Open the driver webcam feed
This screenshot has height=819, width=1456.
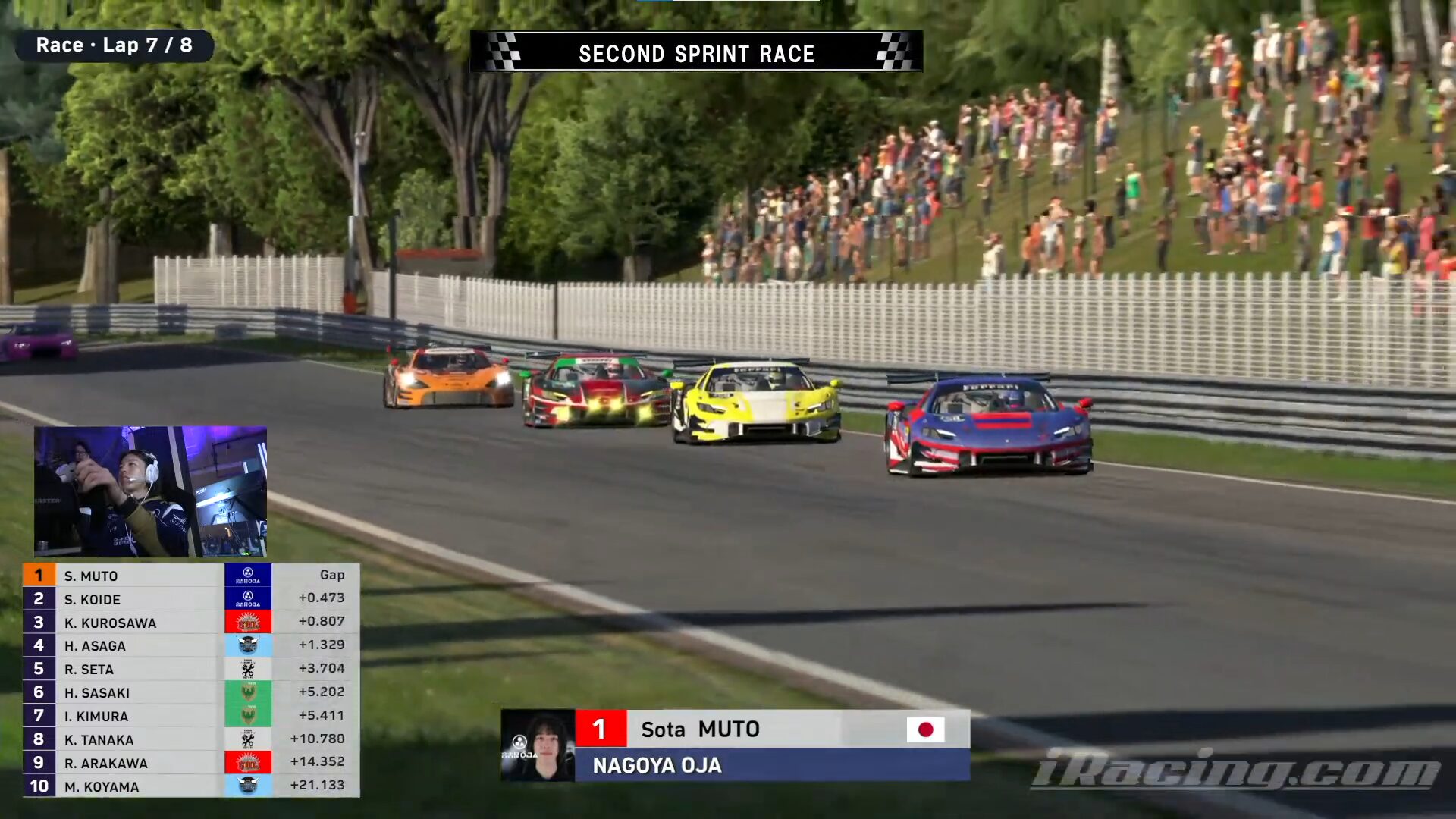click(150, 491)
